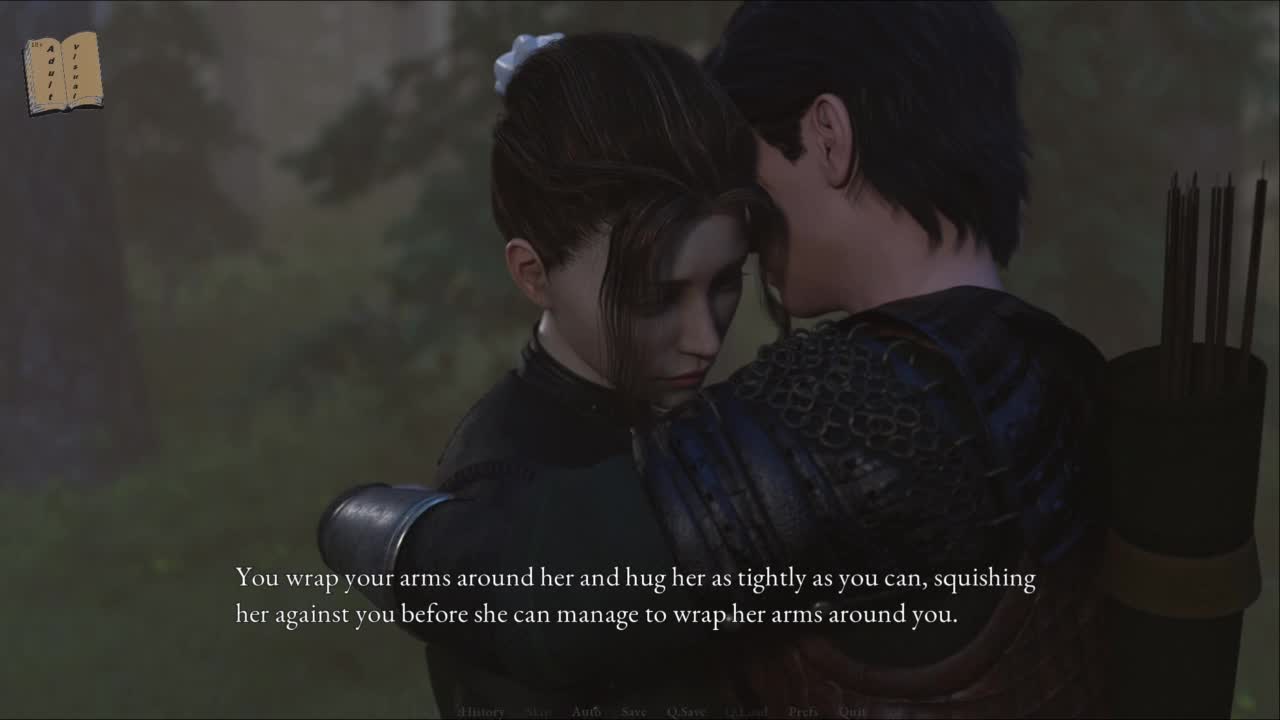Skip ahead through the dialogue
The height and width of the screenshot is (720, 1280).
[x=538, y=712]
